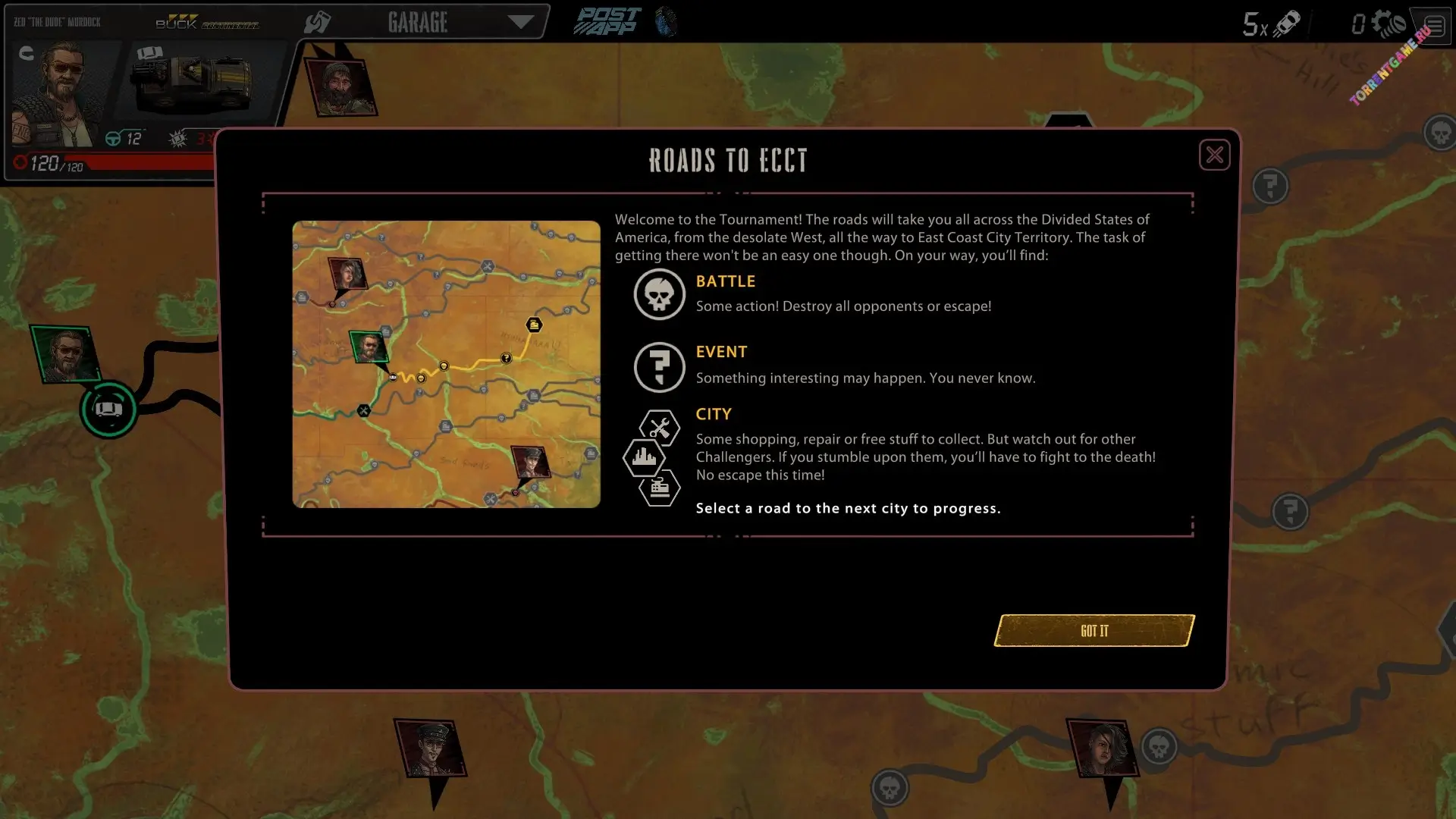Click the GOT IT button
Screen dimensions: 1456x819
(1094, 631)
